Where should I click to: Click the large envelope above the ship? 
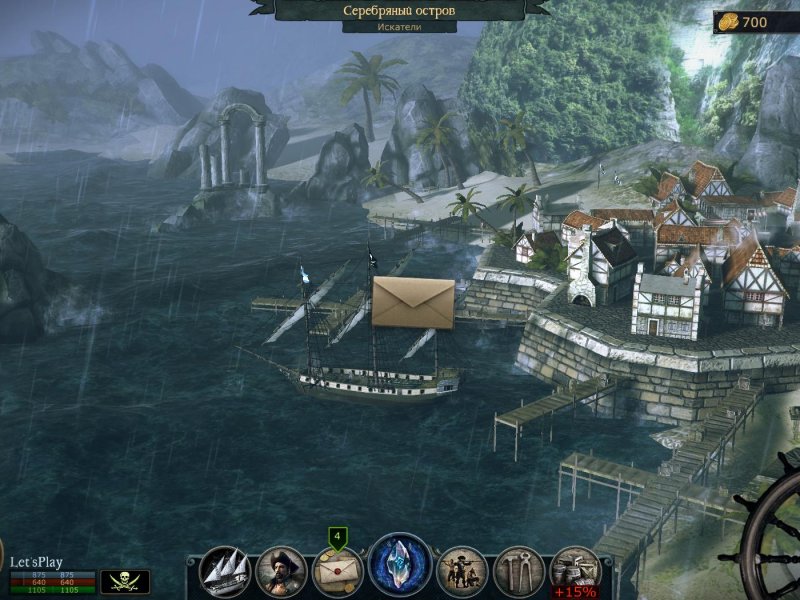(413, 302)
